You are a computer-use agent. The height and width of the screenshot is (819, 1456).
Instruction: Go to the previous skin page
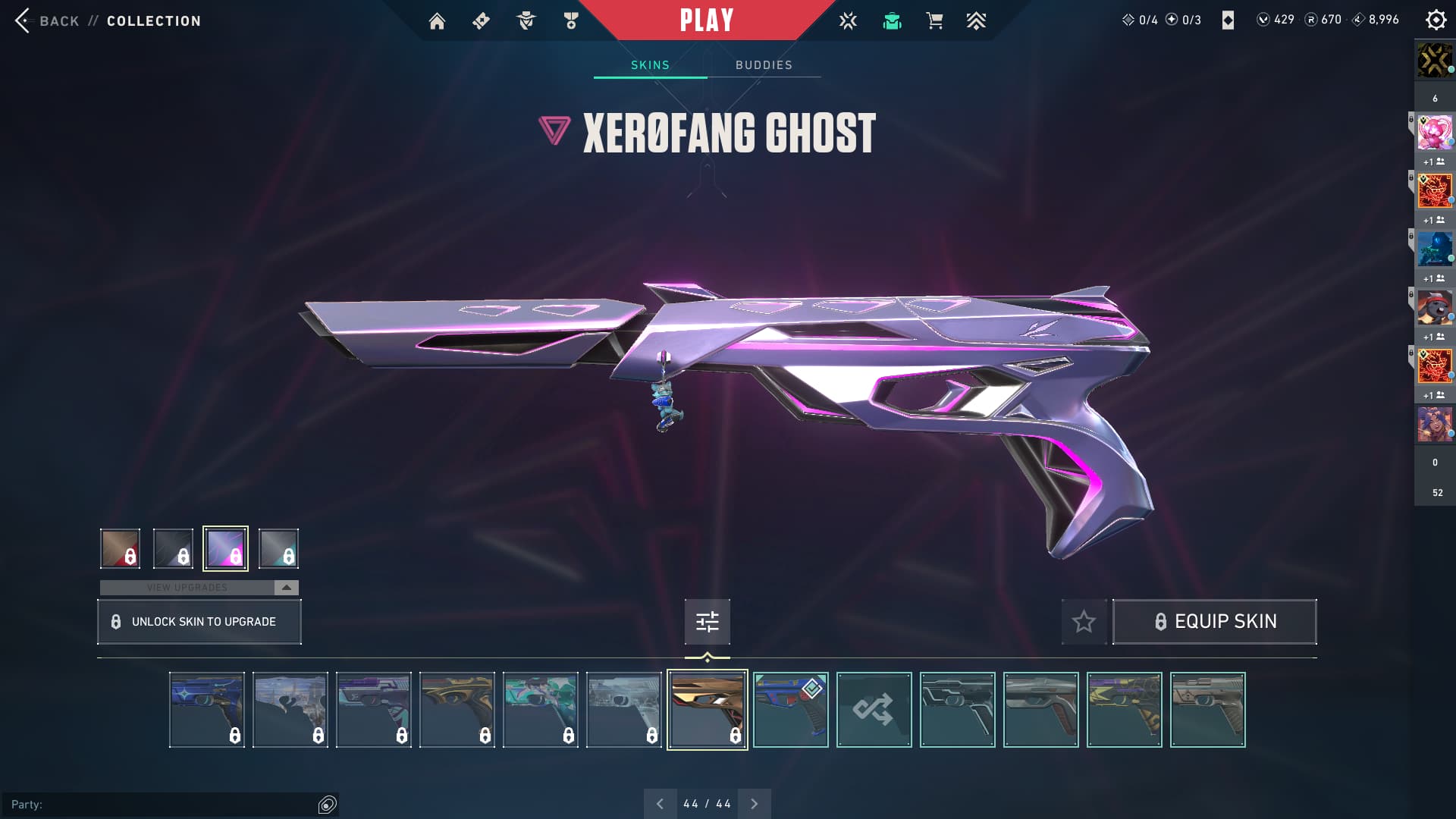[x=660, y=804]
